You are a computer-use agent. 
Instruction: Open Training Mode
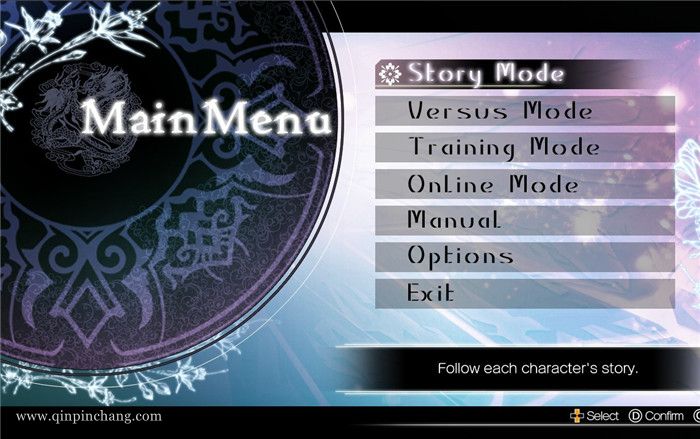[503, 147]
